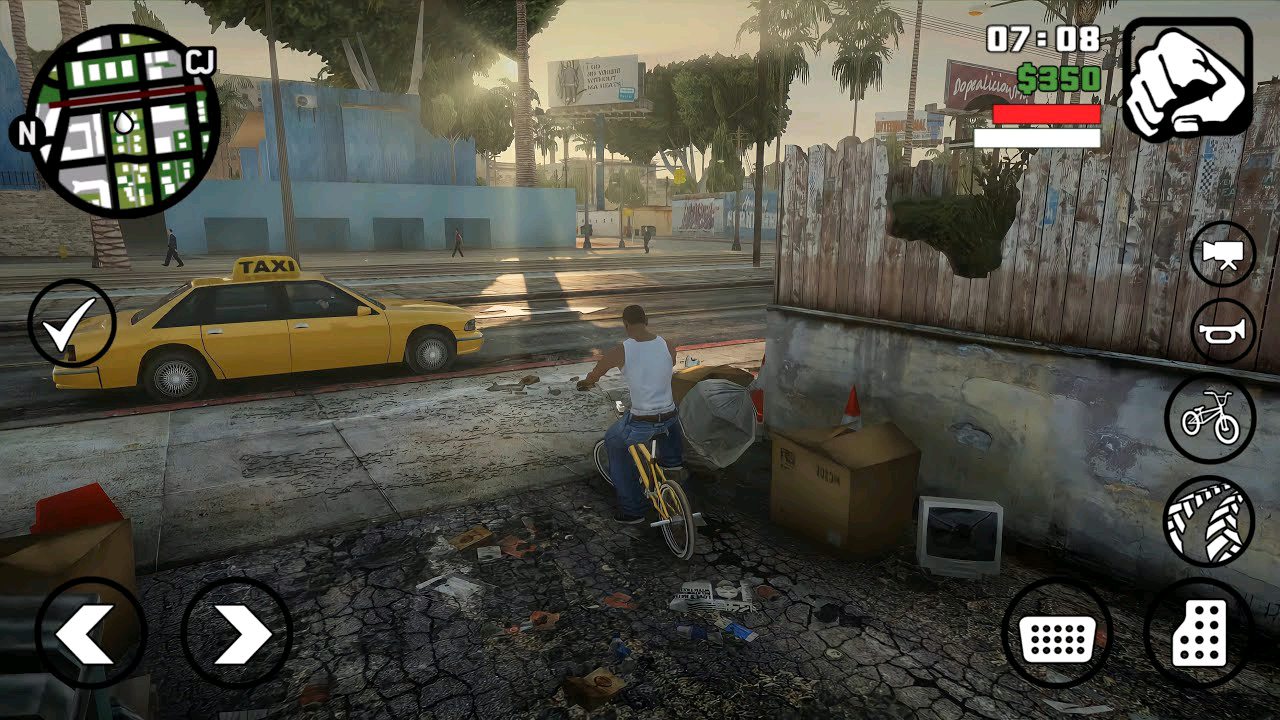The width and height of the screenshot is (1280, 720).
Task: Activate the tire tread bunny hop button
Action: pos(1209,520)
